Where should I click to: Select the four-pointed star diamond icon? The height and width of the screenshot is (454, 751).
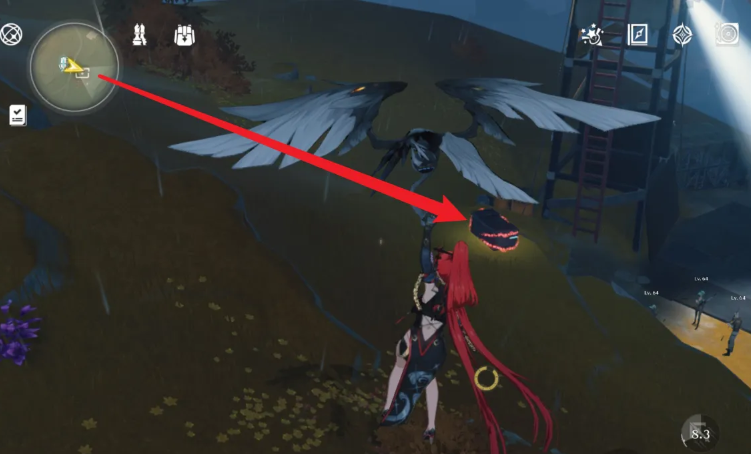click(683, 36)
